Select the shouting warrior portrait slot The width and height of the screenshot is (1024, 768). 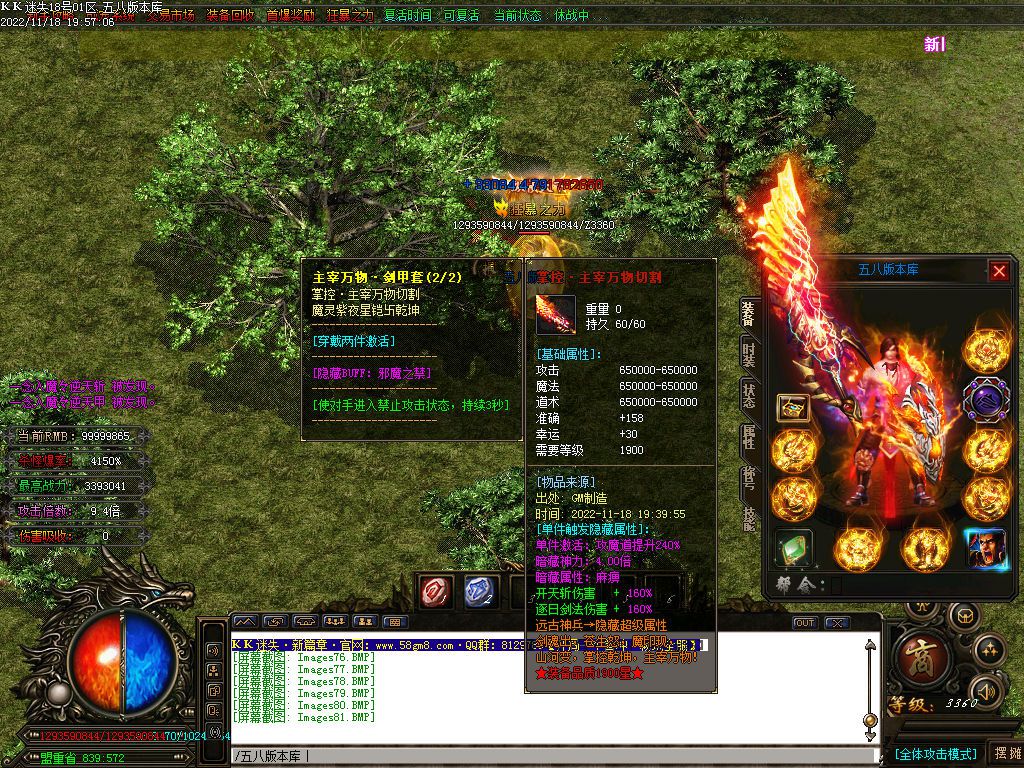(x=985, y=549)
